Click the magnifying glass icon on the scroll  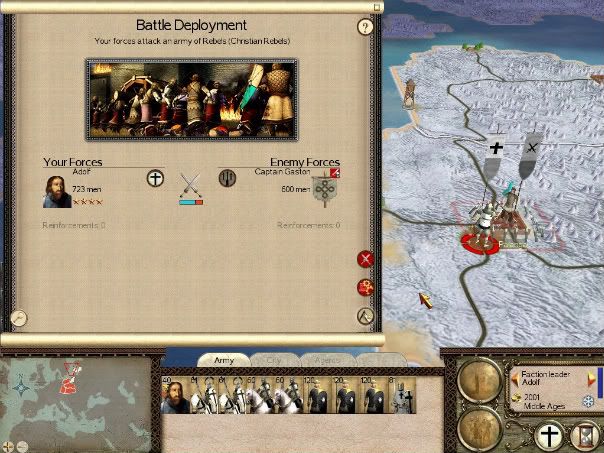click(x=18, y=318)
